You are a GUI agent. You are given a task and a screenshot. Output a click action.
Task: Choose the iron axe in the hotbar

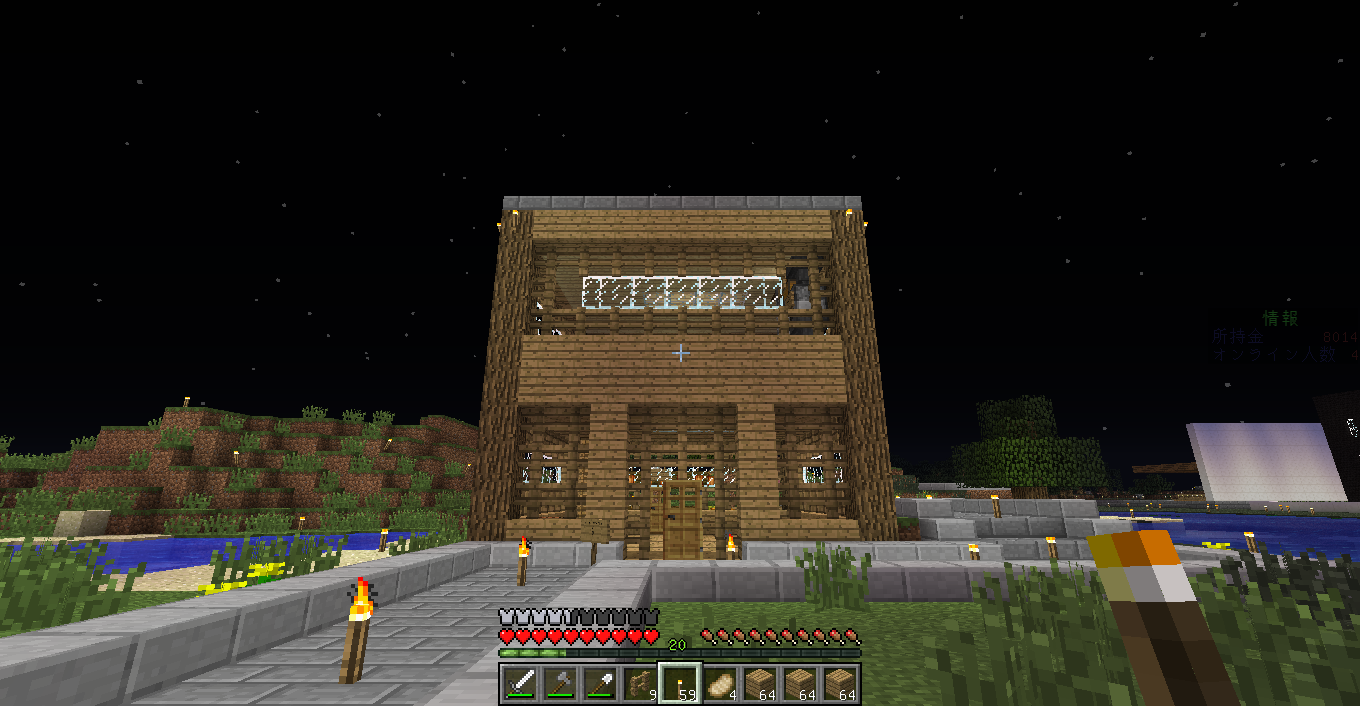(561, 684)
